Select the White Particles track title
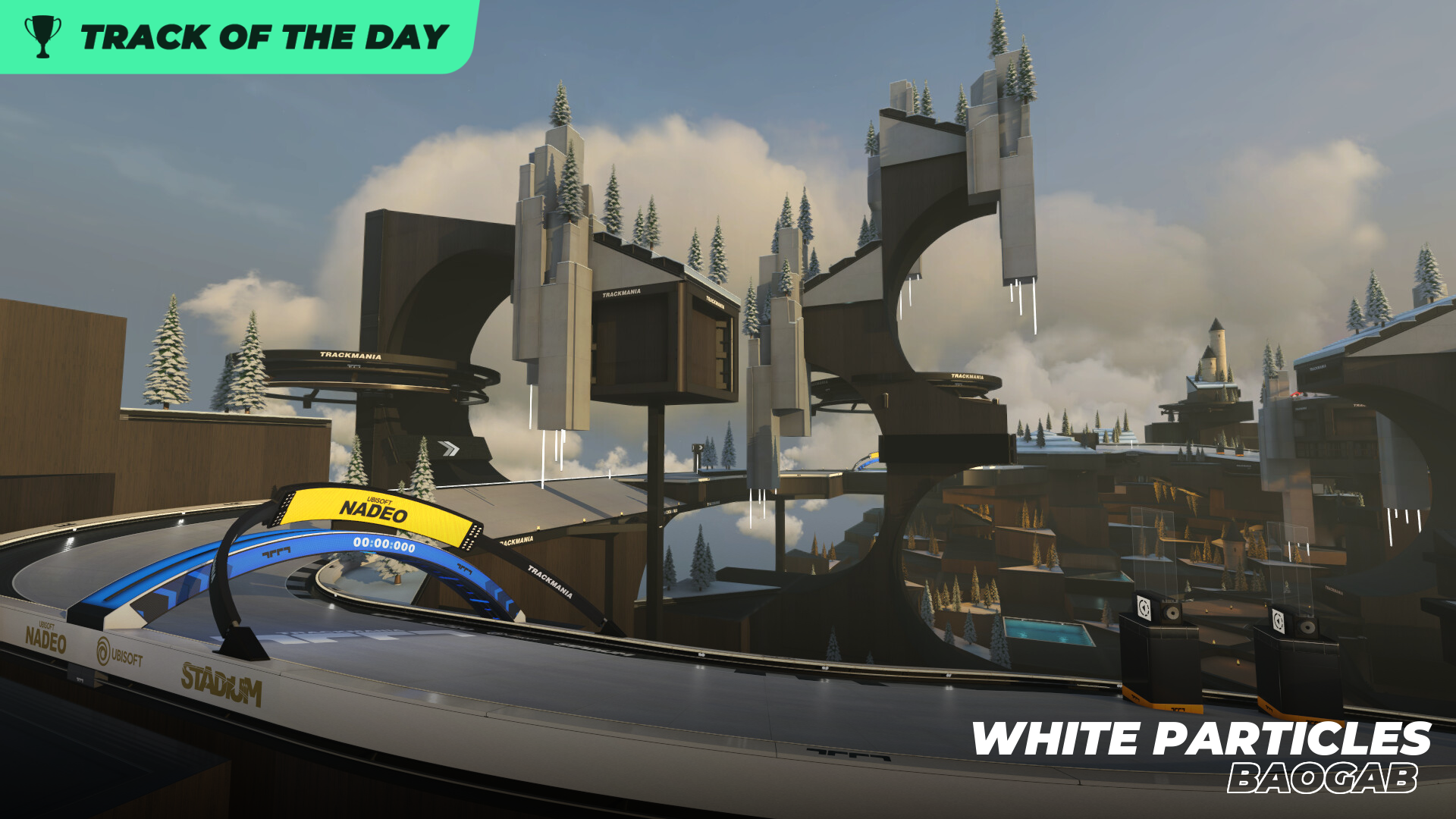The width and height of the screenshot is (1456, 819). click(1201, 739)
